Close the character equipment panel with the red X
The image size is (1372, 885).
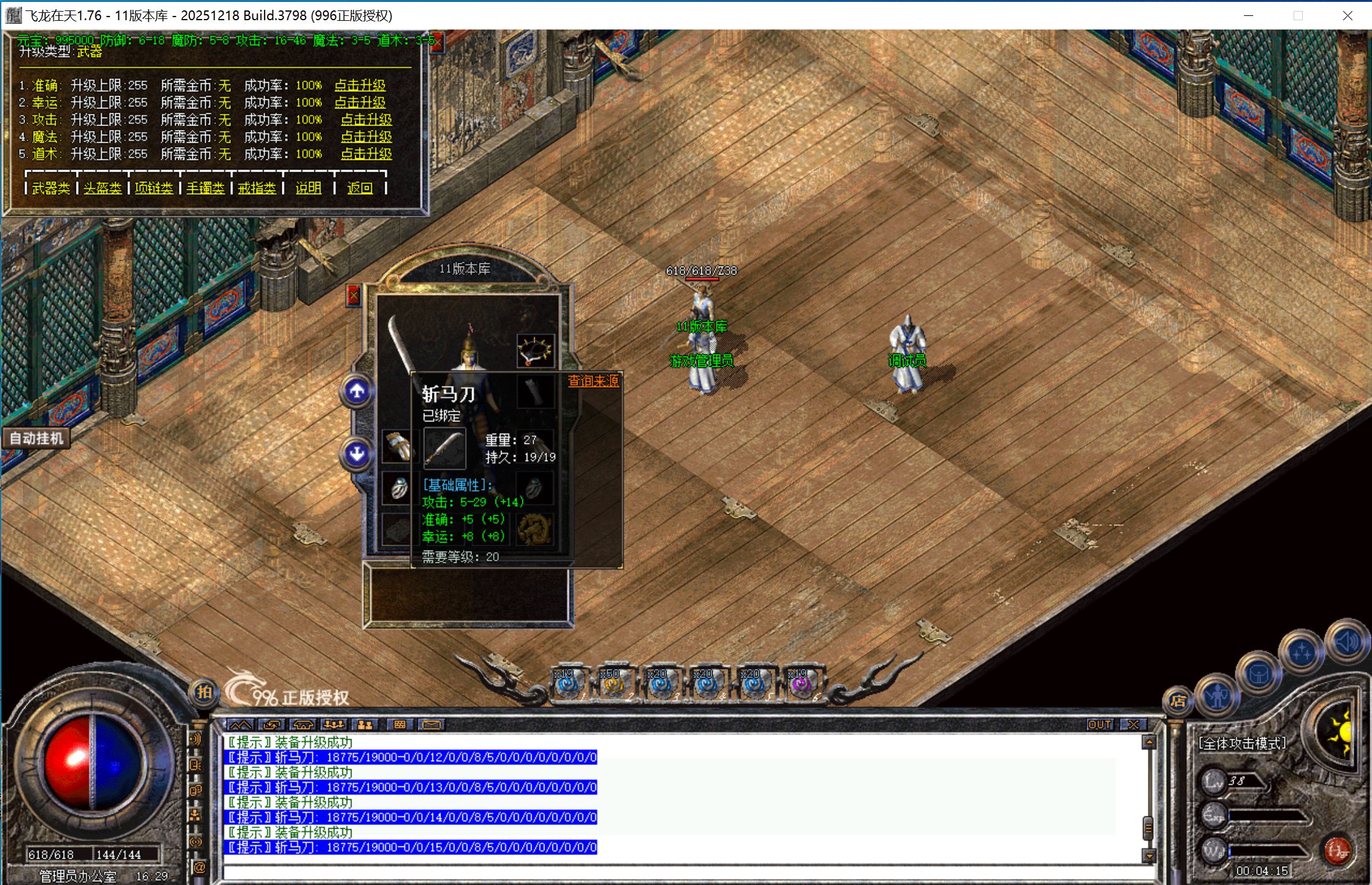tap(353, 296)
